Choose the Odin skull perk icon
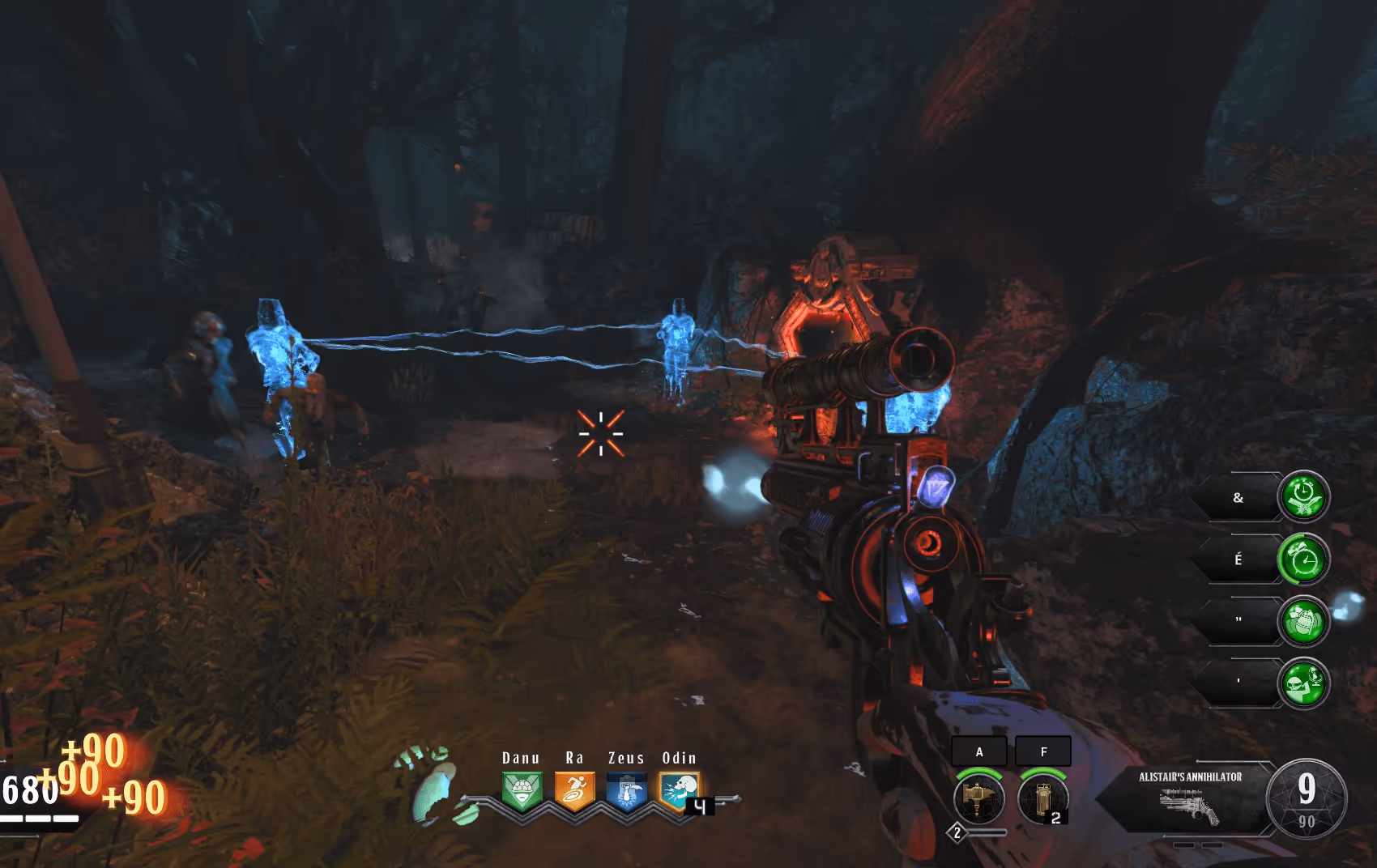1377x868 pixels. 680,790
